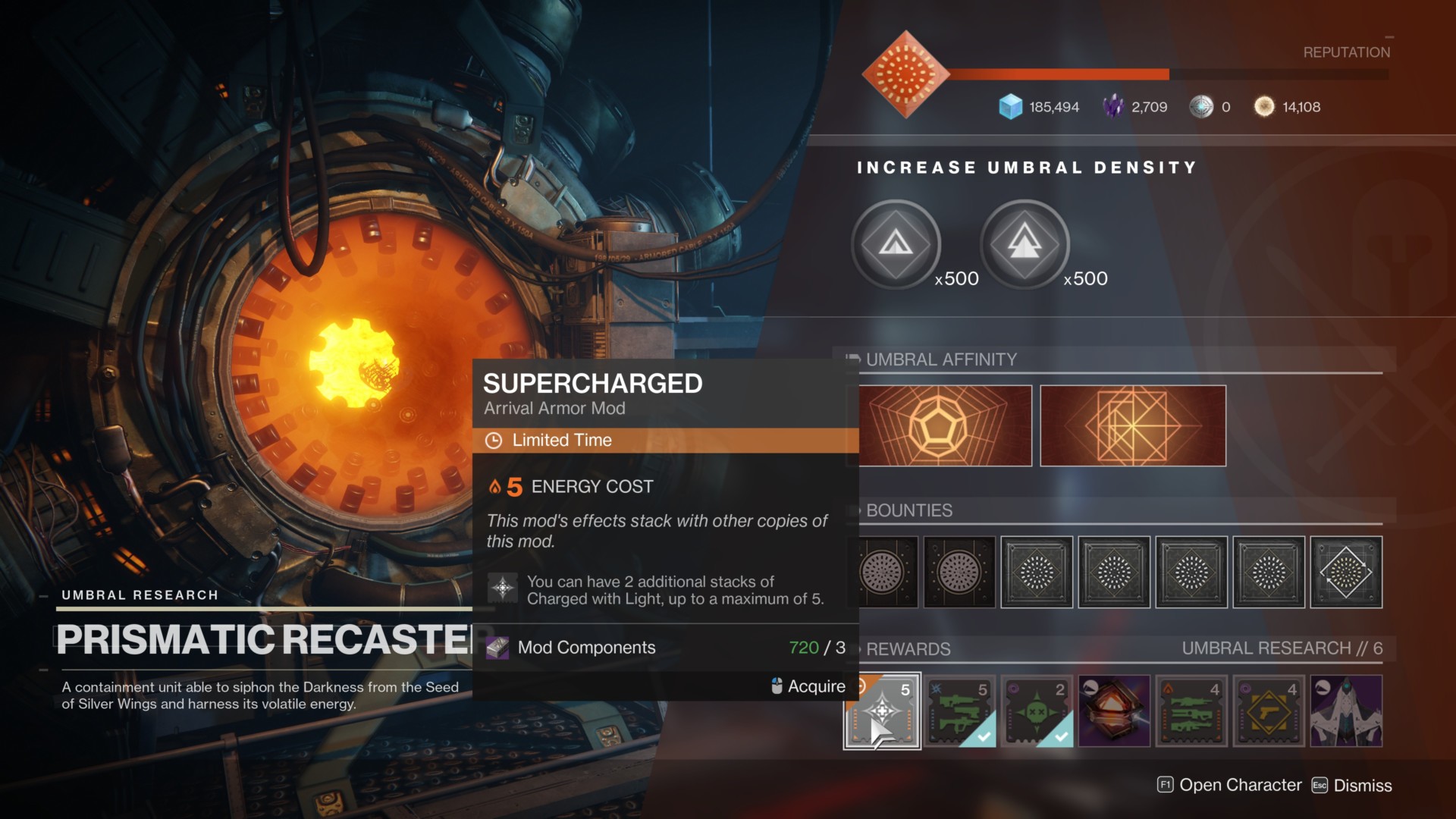This screenshot has height=819, width=1456.
Task: Open the overlapping-squares Umbral Affinity tile
Action: click(1133, 425)
